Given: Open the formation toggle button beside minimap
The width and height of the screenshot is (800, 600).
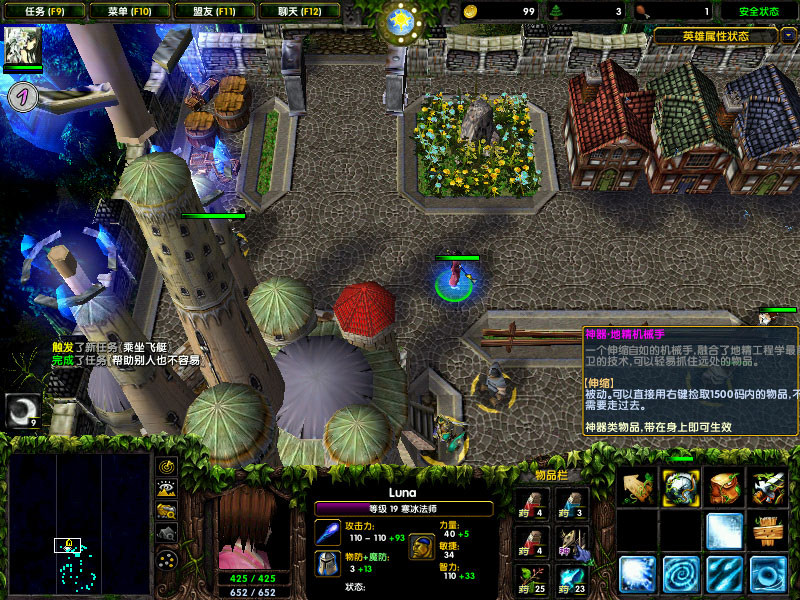Looking at the screenshot, I should [x=167, y=558].
